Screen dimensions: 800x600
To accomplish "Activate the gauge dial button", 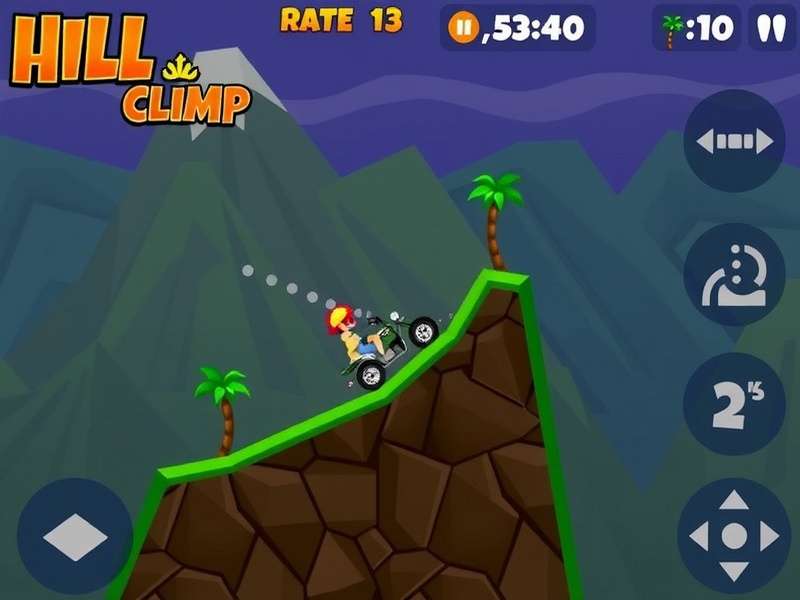I will click(734, 274).
